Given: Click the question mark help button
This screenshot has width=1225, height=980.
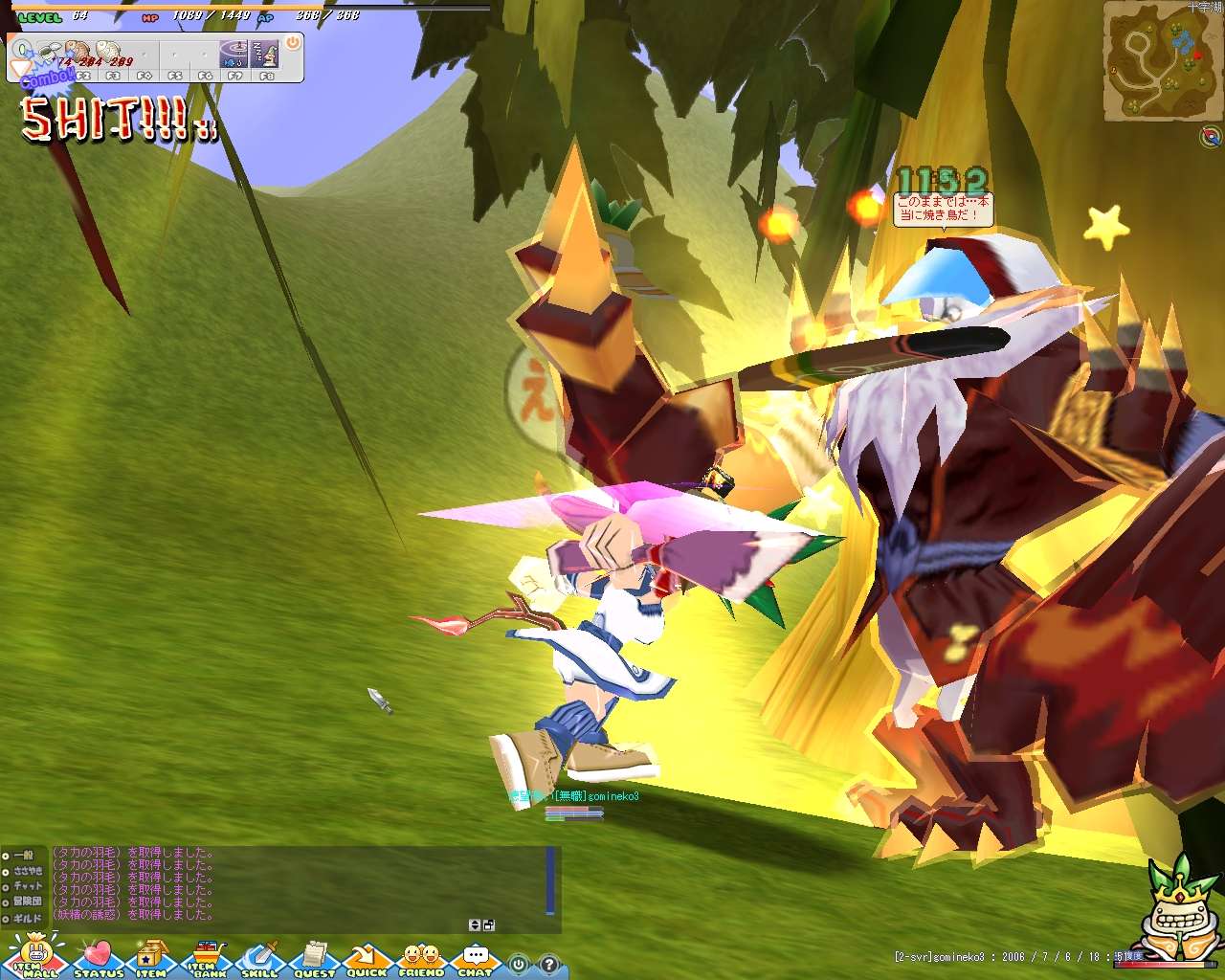Looking at the screenshot, I should click(x=549, y=964).
